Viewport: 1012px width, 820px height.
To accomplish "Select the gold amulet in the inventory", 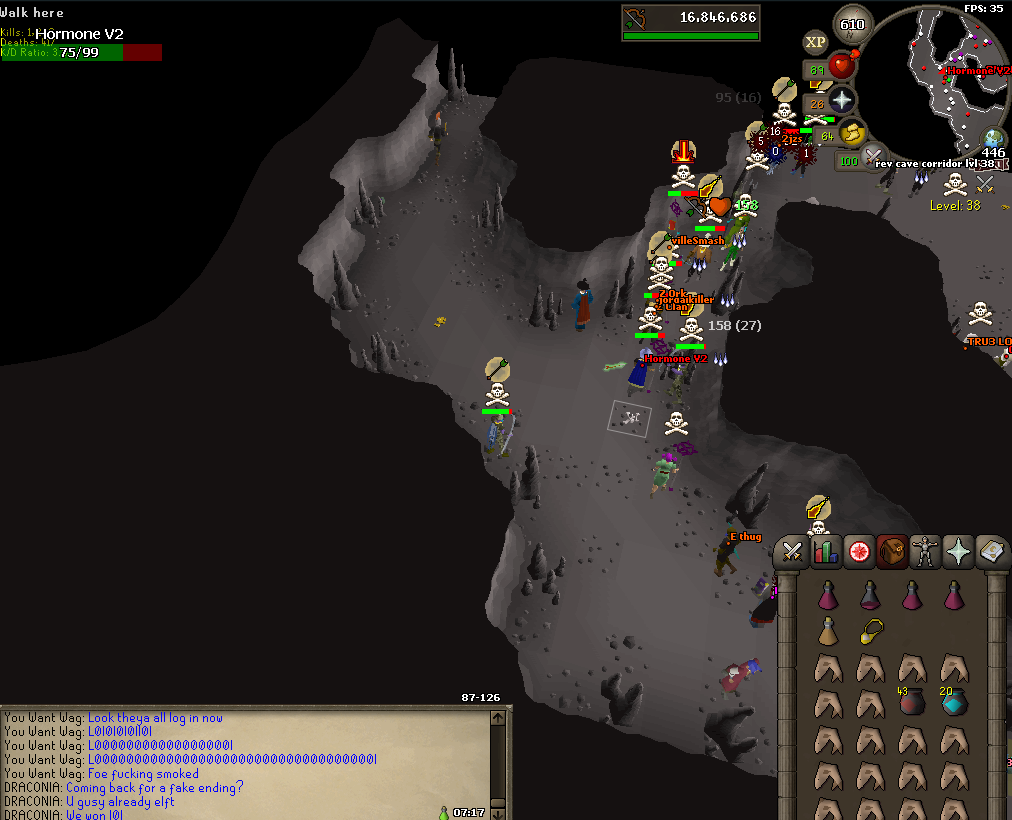I will tap(871, 631).
